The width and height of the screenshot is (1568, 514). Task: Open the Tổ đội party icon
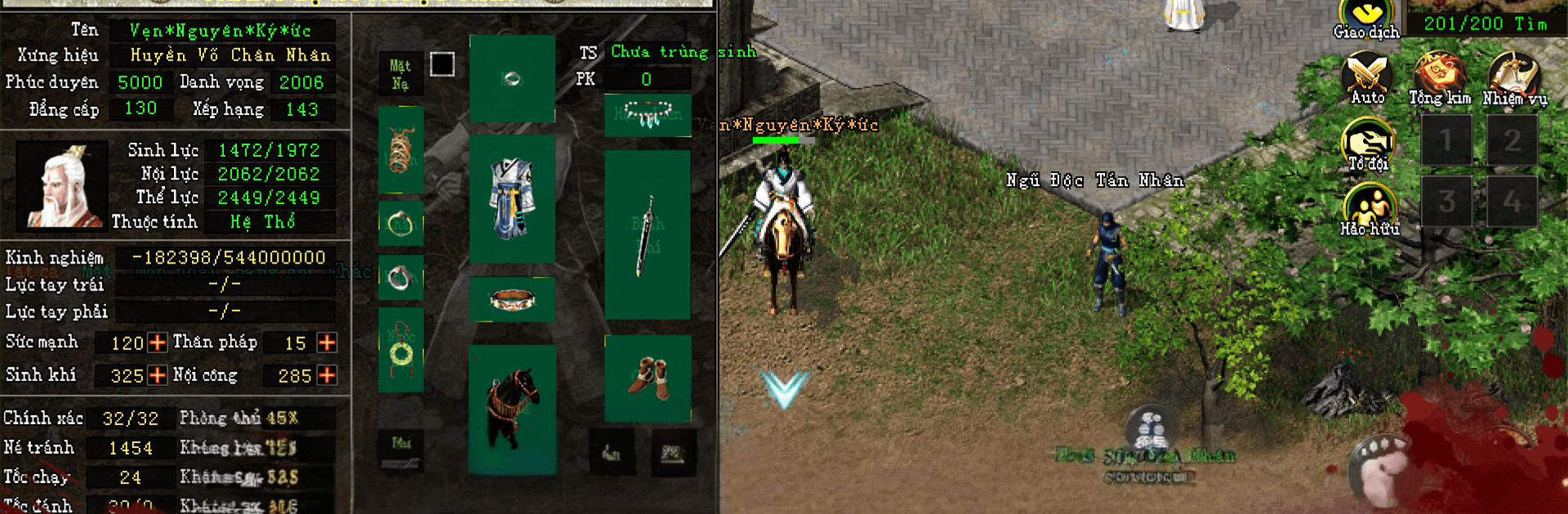pyautogui.click(x=1368, y=144)
